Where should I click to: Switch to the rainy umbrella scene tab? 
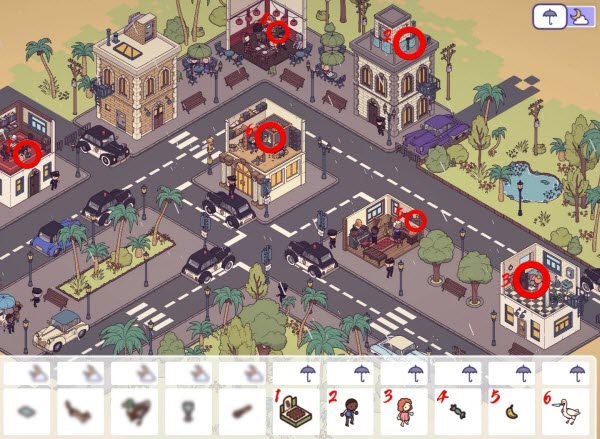click(547, 16)
